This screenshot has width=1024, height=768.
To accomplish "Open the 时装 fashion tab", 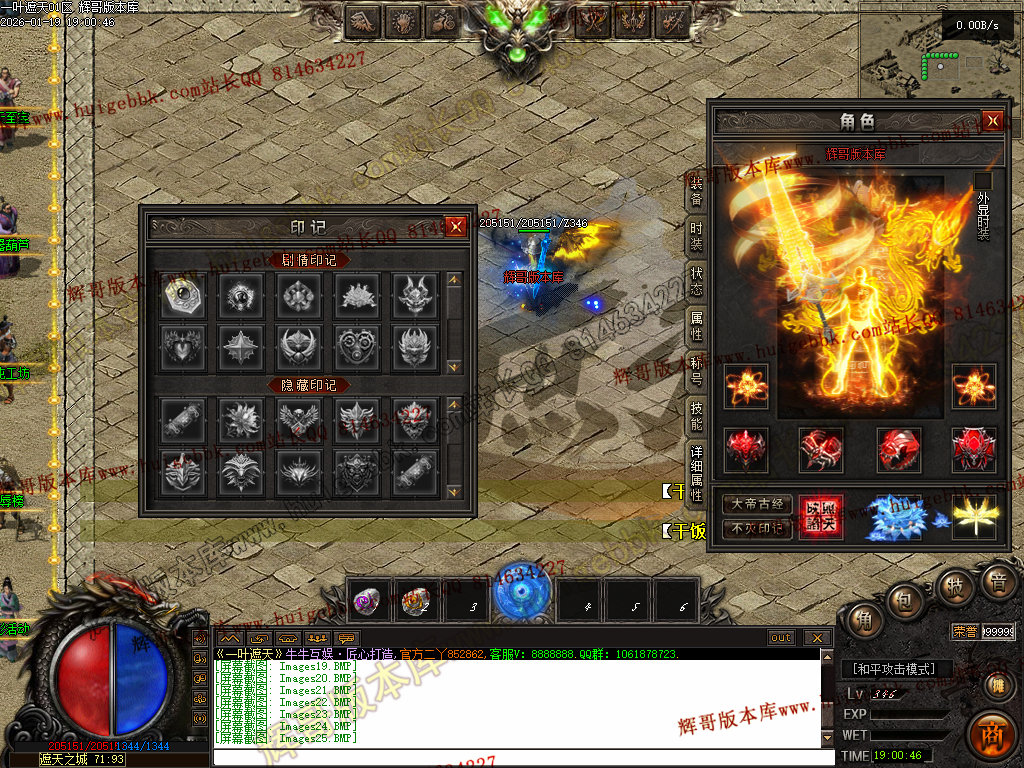I will (x=696, y=235).
